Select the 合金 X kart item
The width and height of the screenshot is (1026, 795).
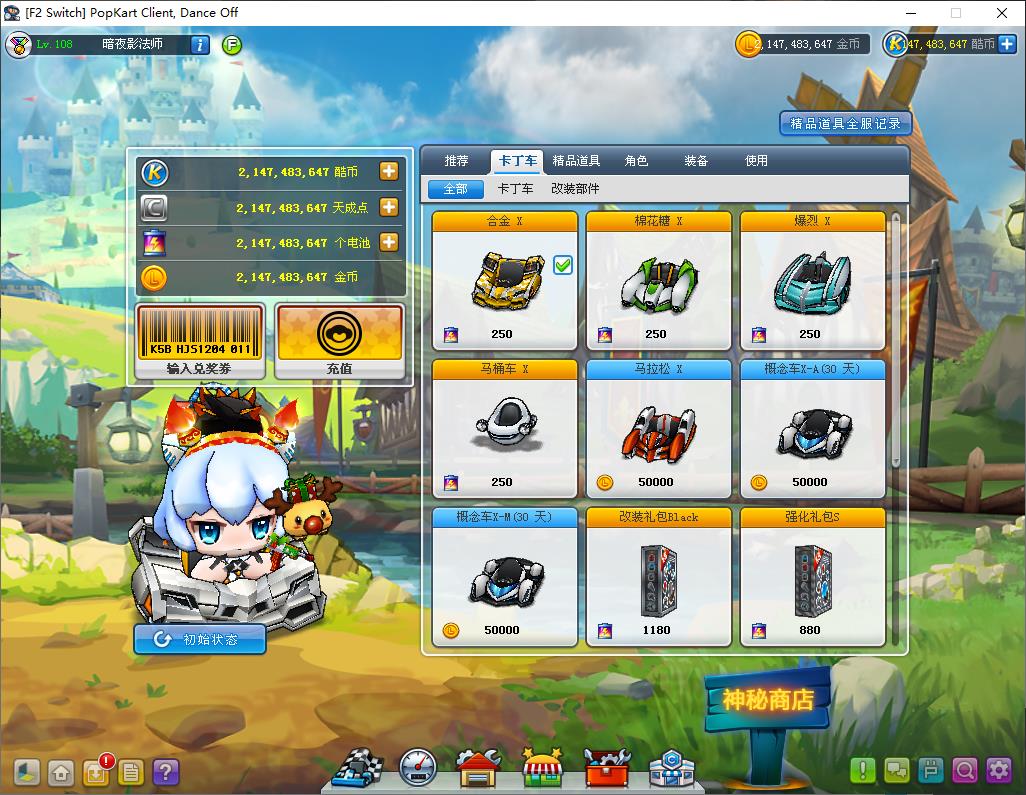[505, 281]
